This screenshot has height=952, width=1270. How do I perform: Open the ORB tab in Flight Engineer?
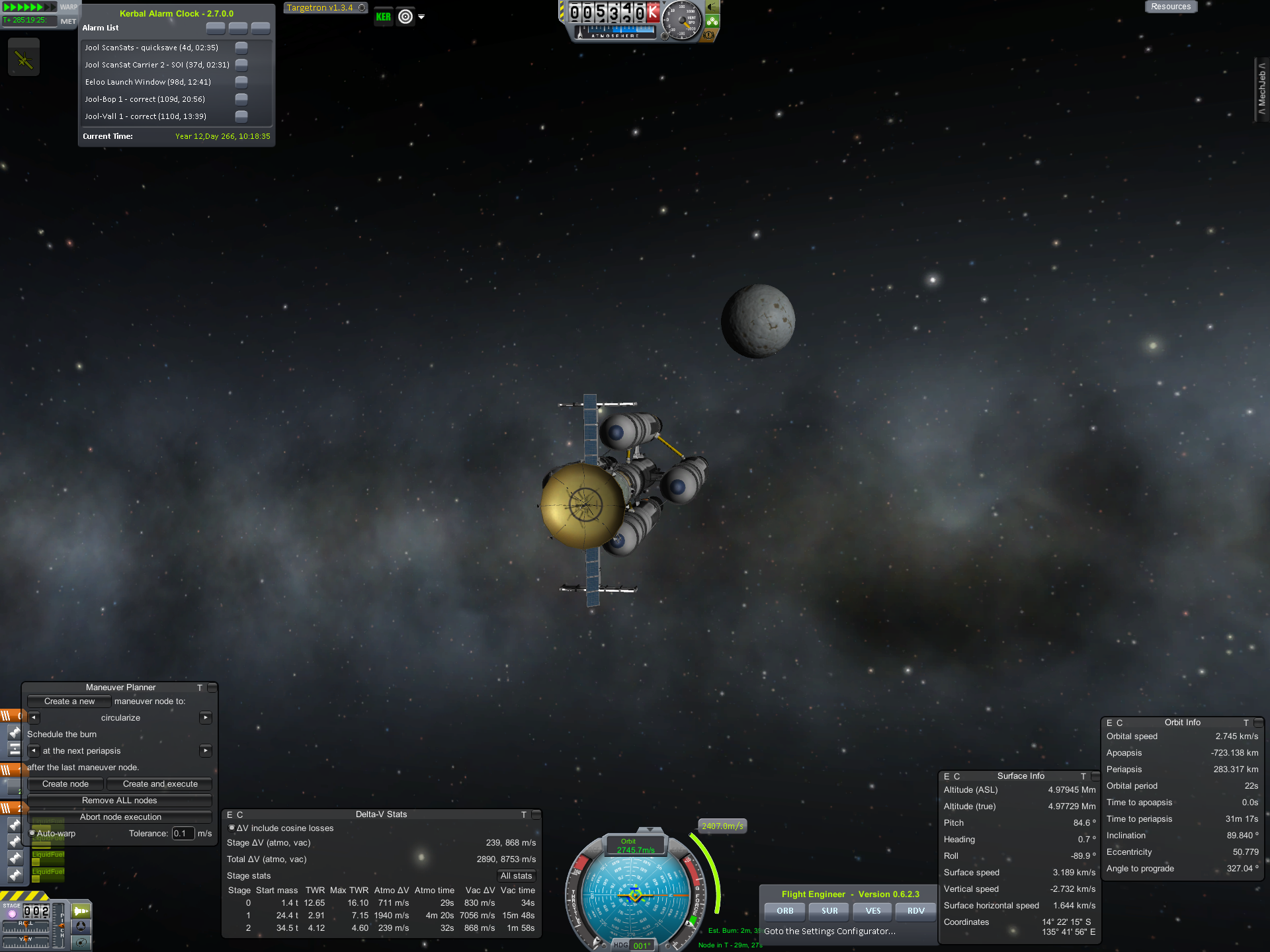(x=785, y=911)
